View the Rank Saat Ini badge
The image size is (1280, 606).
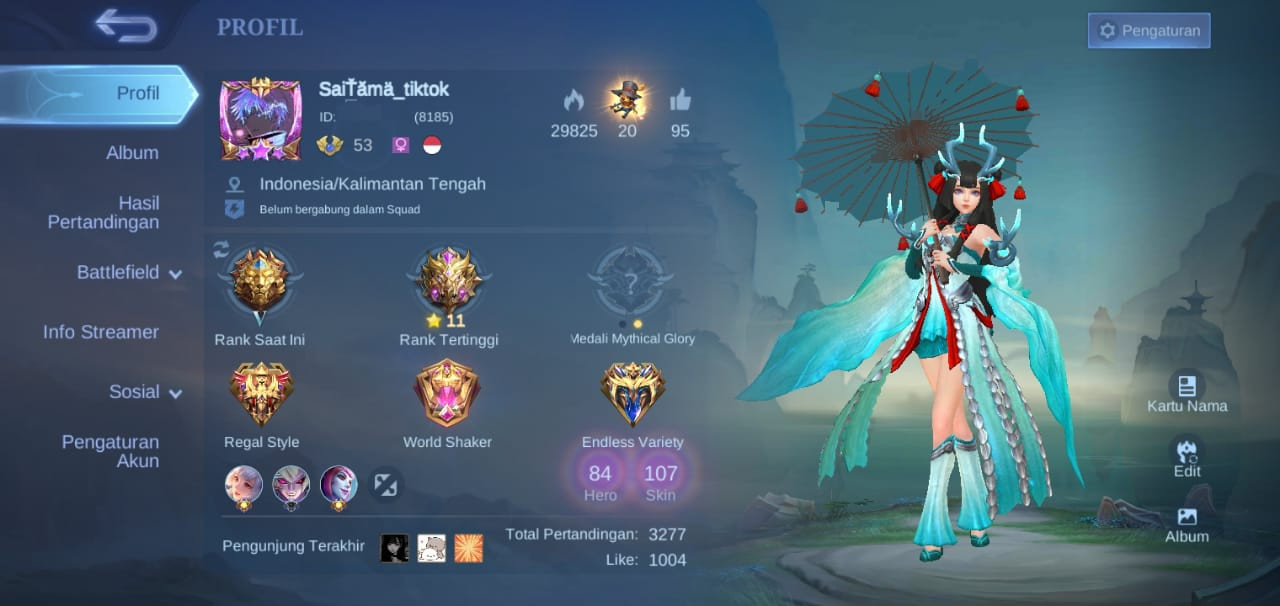tap(259, 284)
